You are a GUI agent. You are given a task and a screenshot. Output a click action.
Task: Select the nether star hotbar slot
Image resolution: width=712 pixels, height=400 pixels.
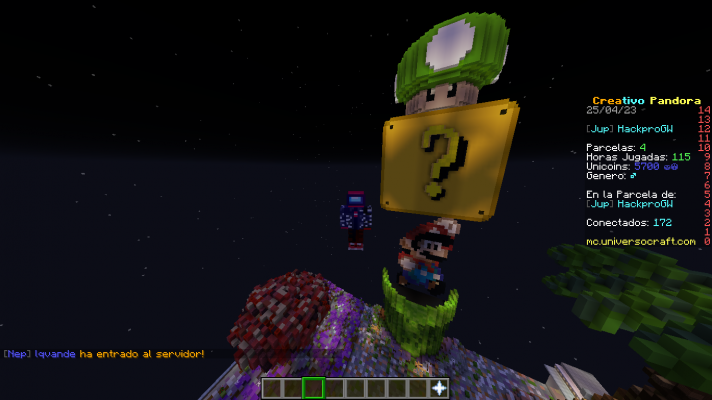pos(438,387)
